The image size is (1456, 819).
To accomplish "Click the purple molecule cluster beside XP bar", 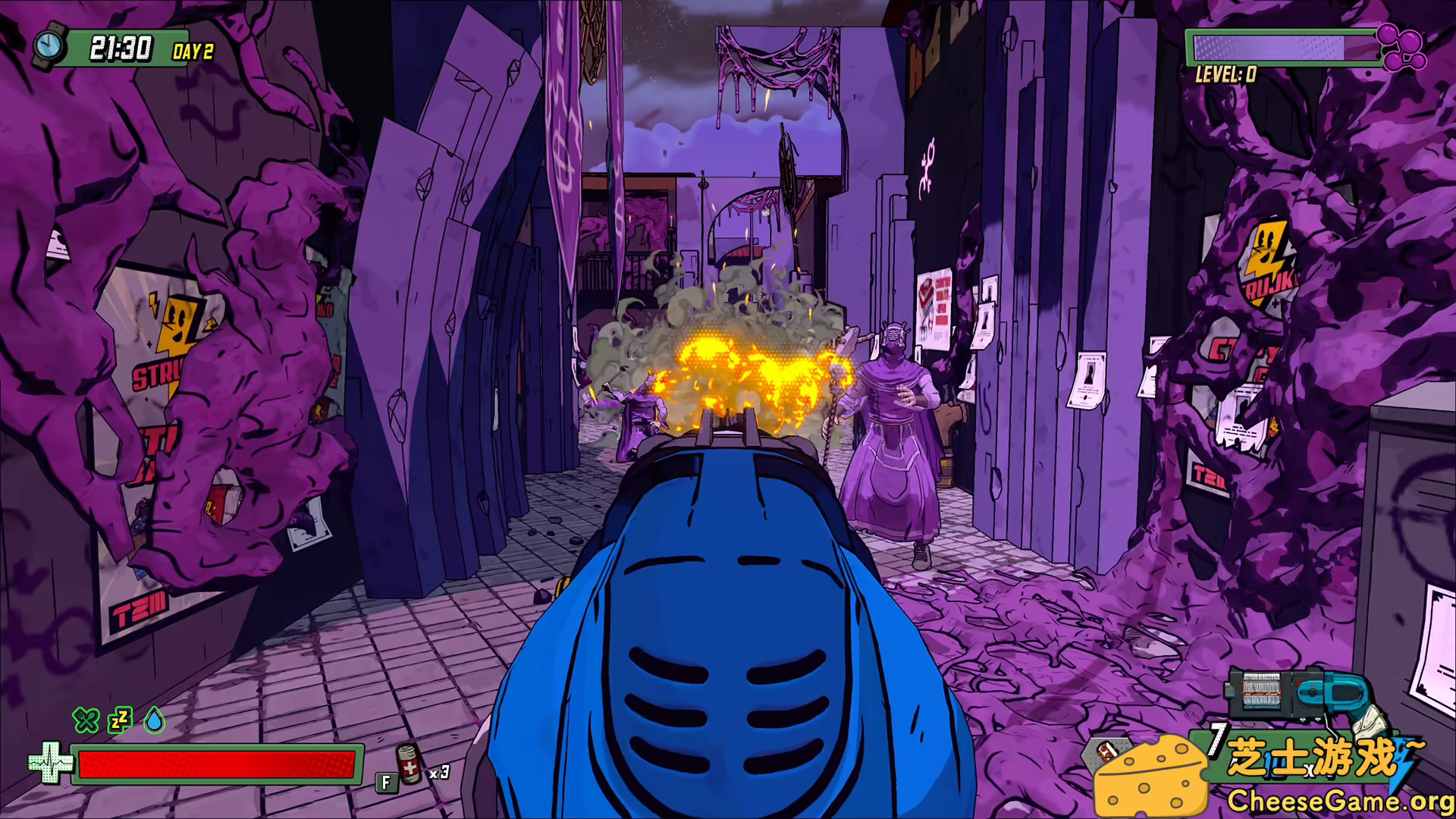I will (1403, 47).
